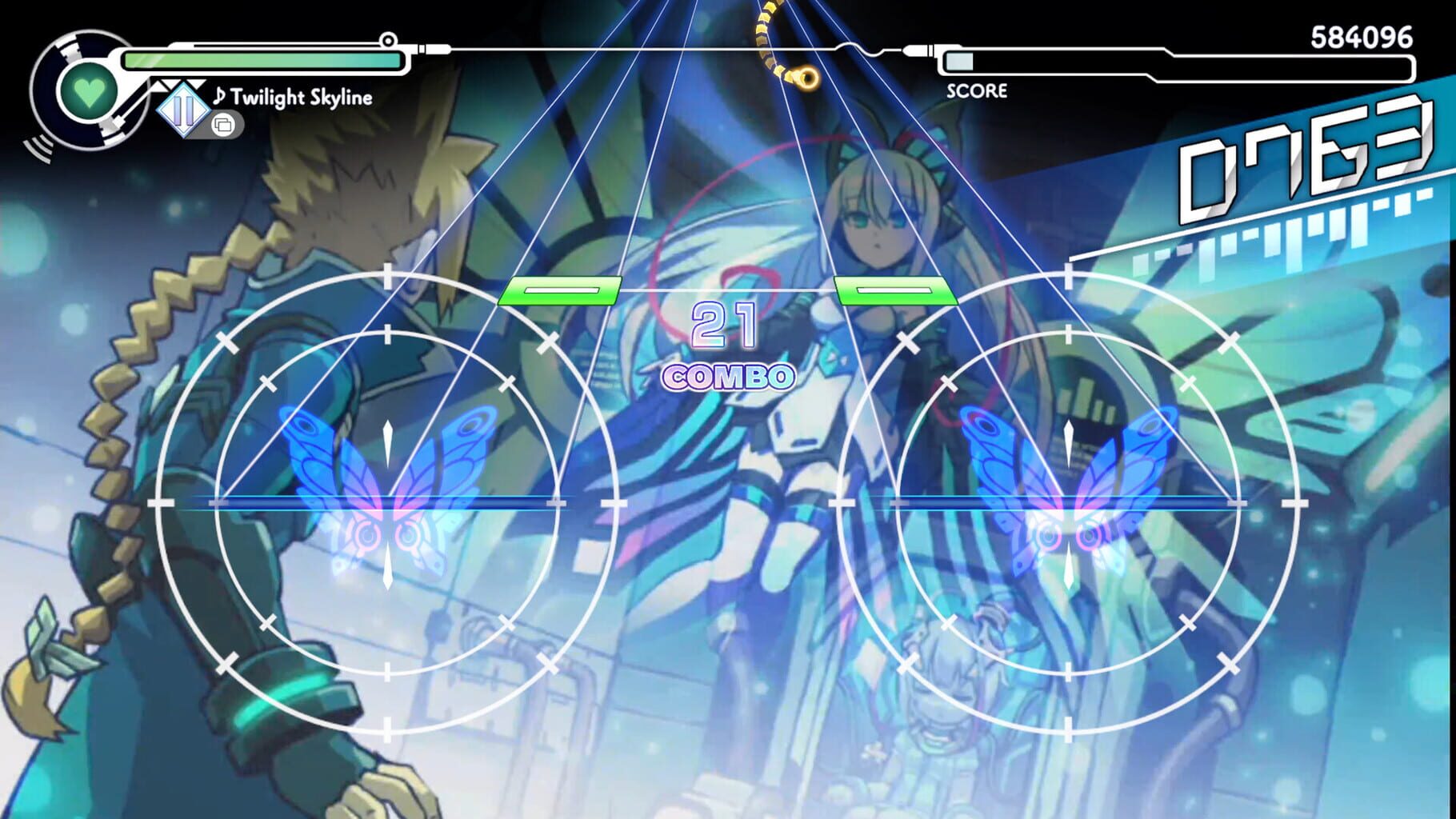This screenshot has height=819, width=1456.
Task: Select the multi-window icon beside pause
Action: pos(225,125)
